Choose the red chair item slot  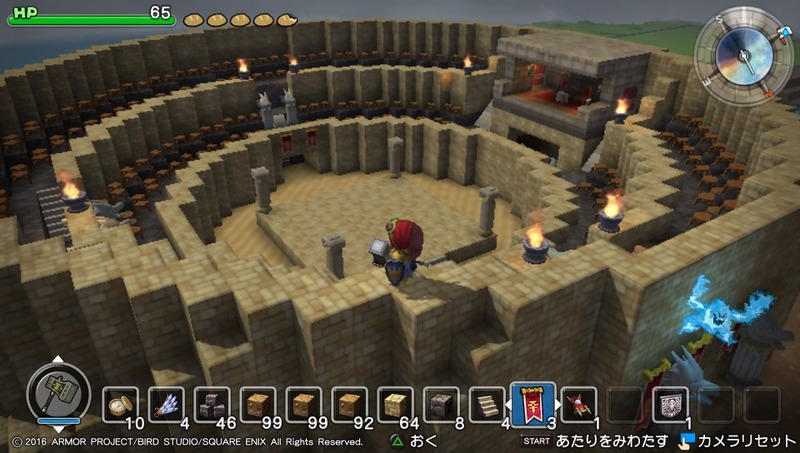tap(578, 403)
